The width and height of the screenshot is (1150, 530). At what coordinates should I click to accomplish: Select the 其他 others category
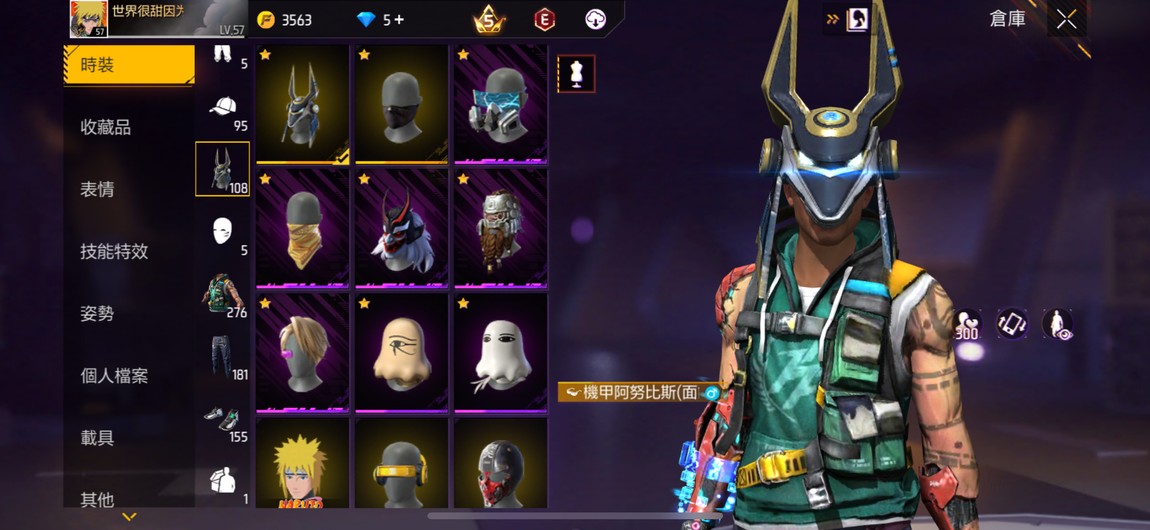[x=98, y=499]
